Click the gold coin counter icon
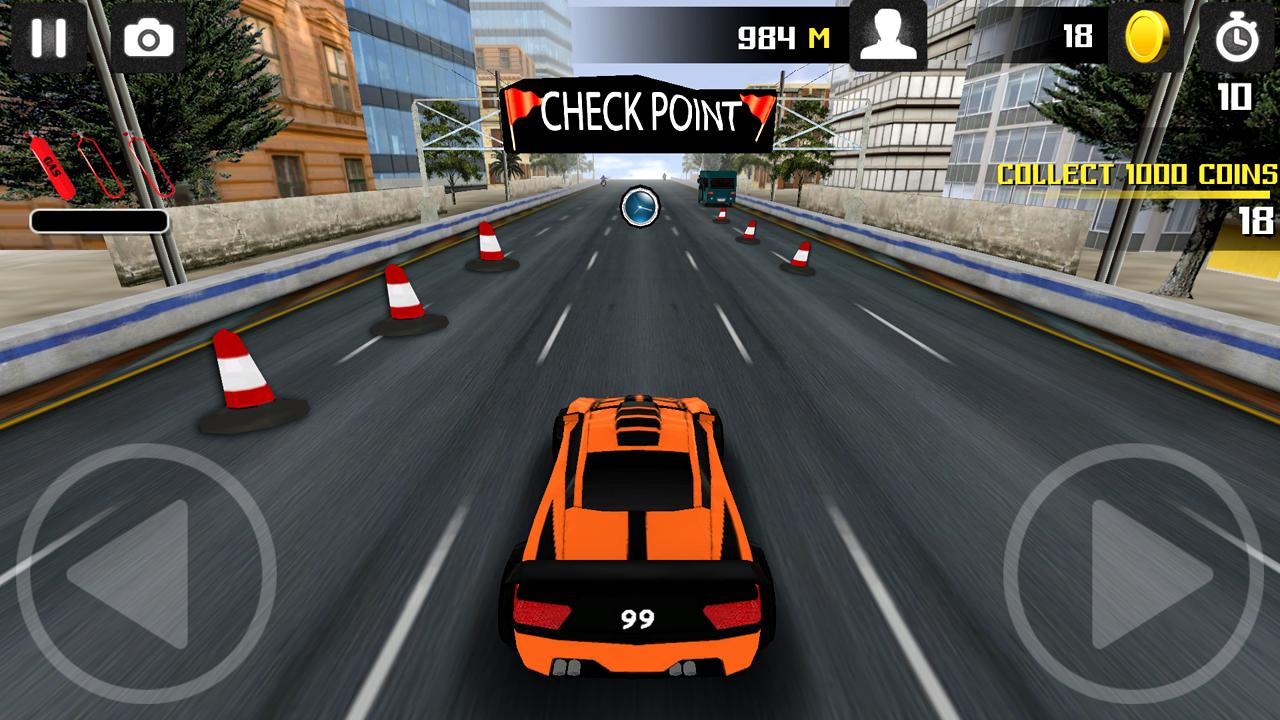Viewport: 1280px width, 720px height. point(1148,38)
